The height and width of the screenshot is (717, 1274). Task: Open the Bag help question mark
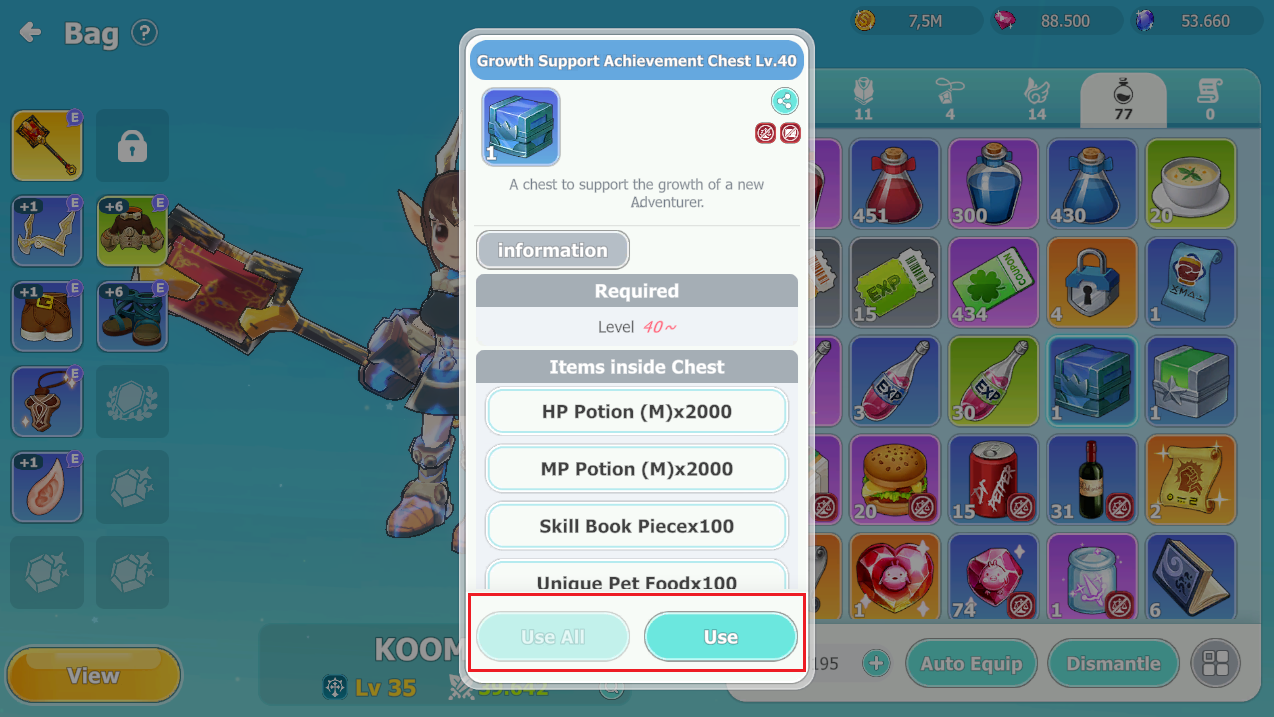(145, 33)
